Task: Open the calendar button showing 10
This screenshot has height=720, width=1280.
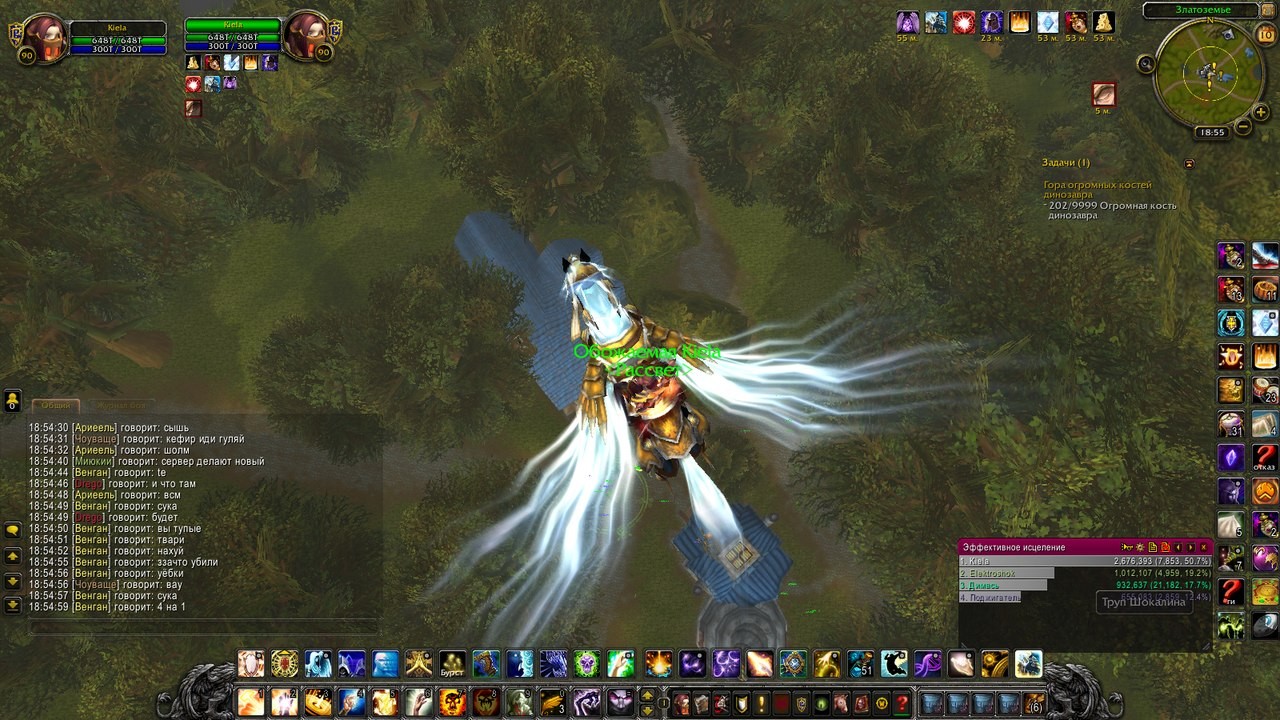Action: (1265, 34)
